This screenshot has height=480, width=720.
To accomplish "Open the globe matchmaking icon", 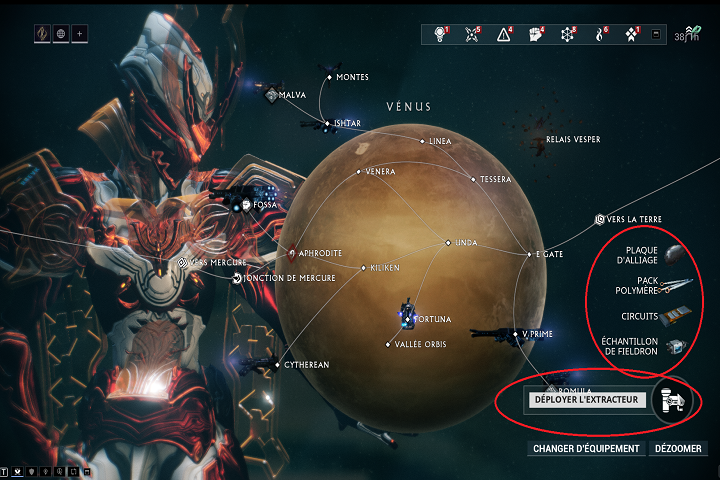I will [x=59, y=33].
